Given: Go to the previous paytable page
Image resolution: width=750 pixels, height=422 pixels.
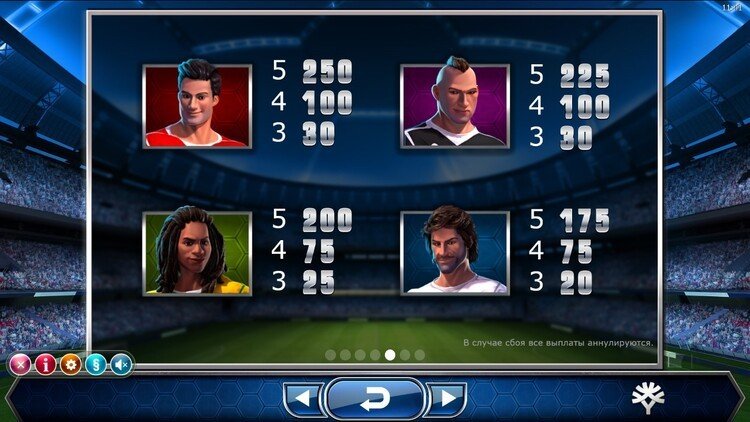Looking at the screenshot, I should tap(301, 400).
